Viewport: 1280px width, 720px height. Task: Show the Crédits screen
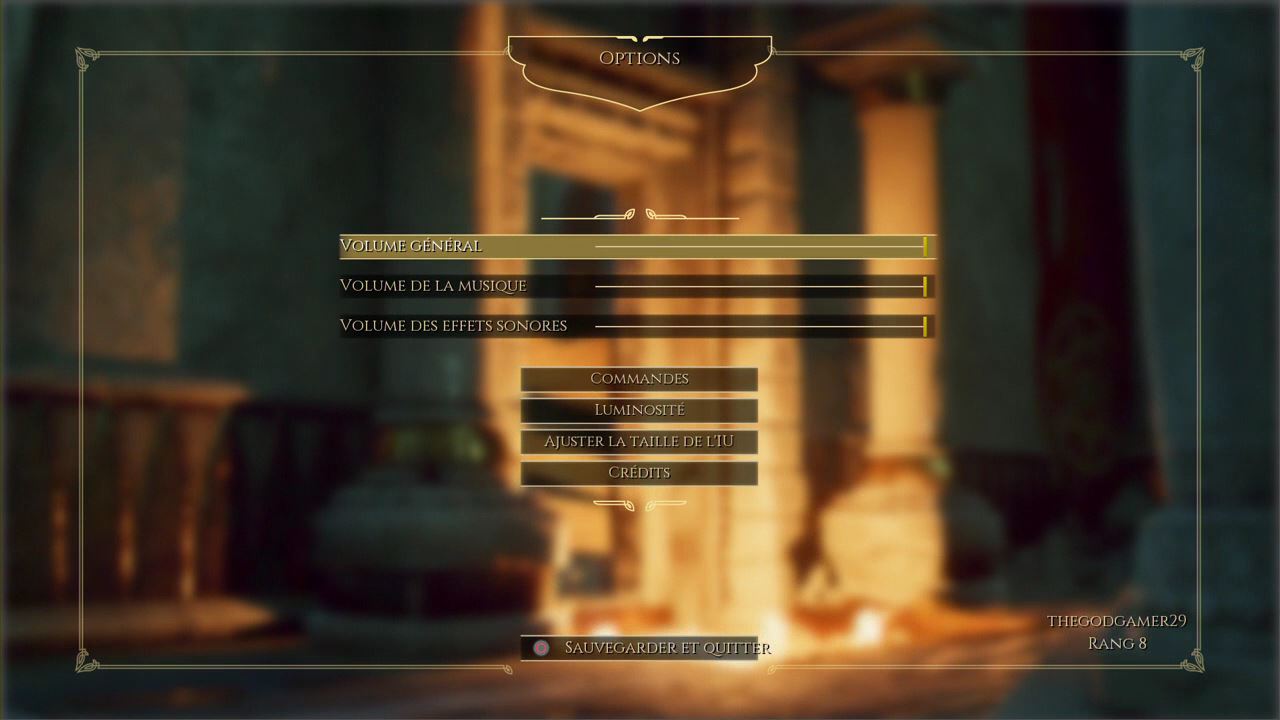(x=639, y=473)
